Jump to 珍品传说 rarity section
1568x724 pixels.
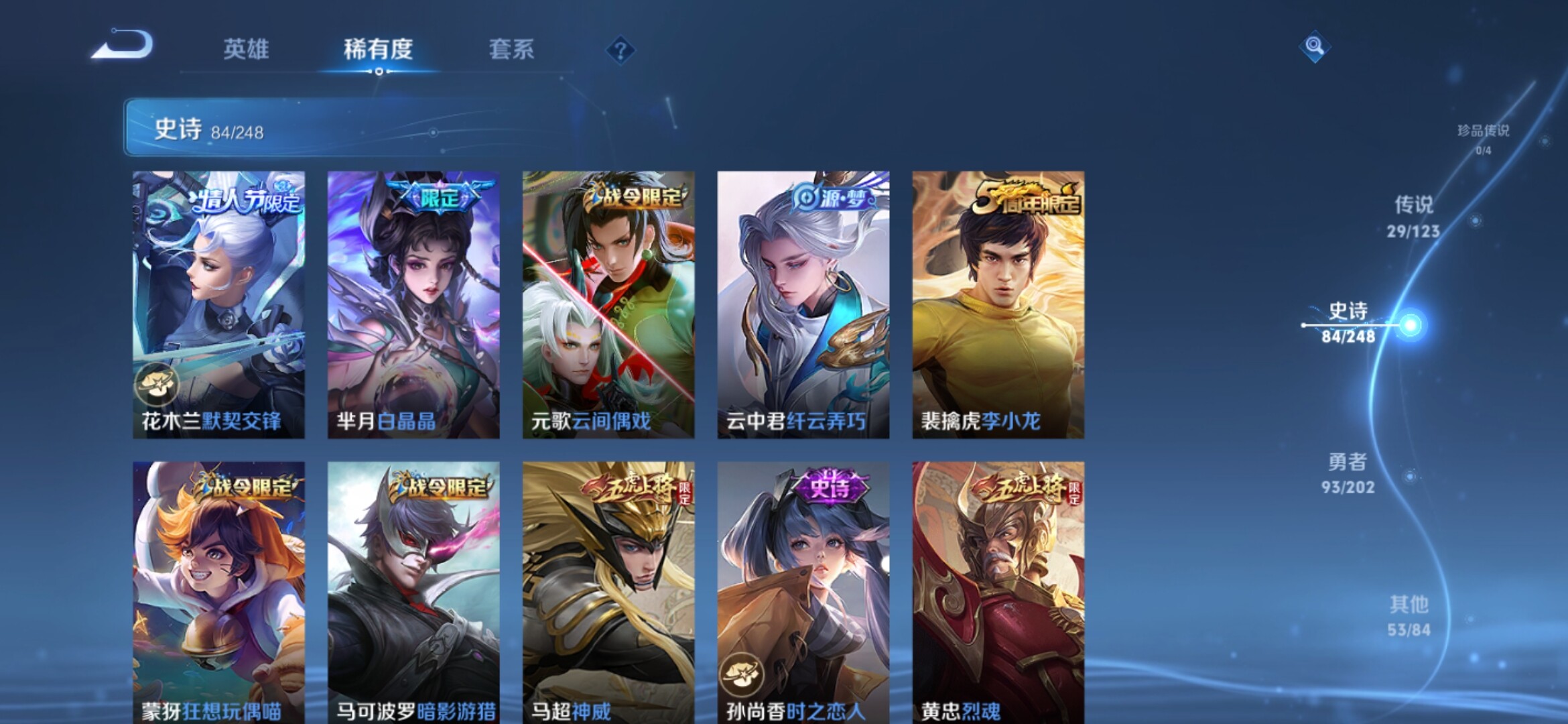[x=1483, y=138]
